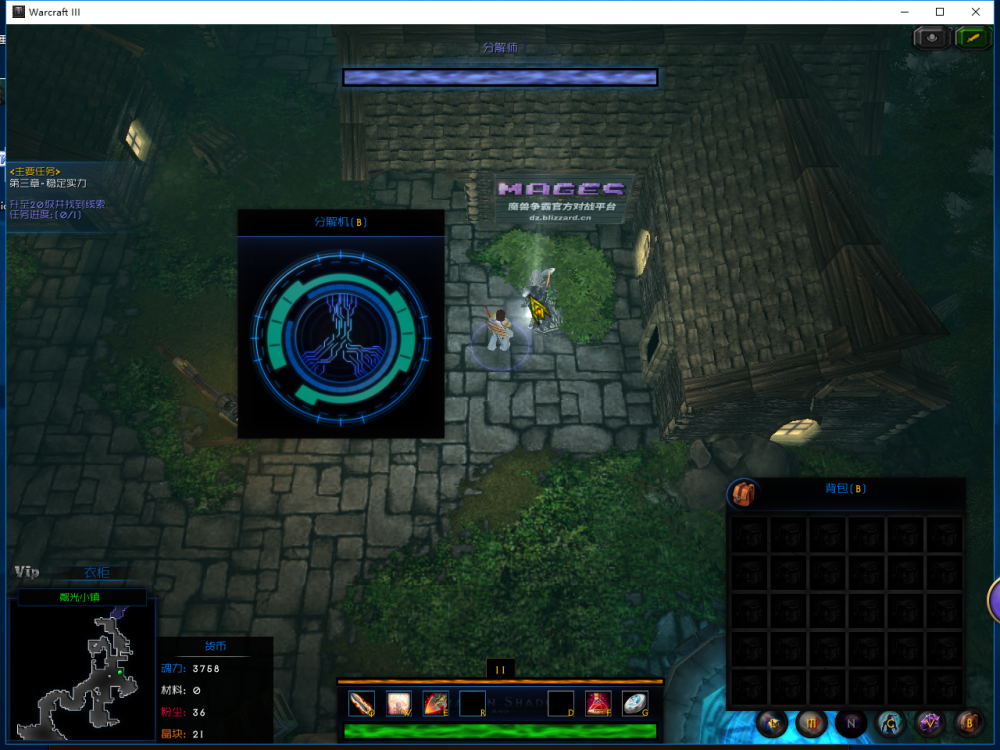
Task: Click the green sword button at top right
Action: (x=972, y=38)
